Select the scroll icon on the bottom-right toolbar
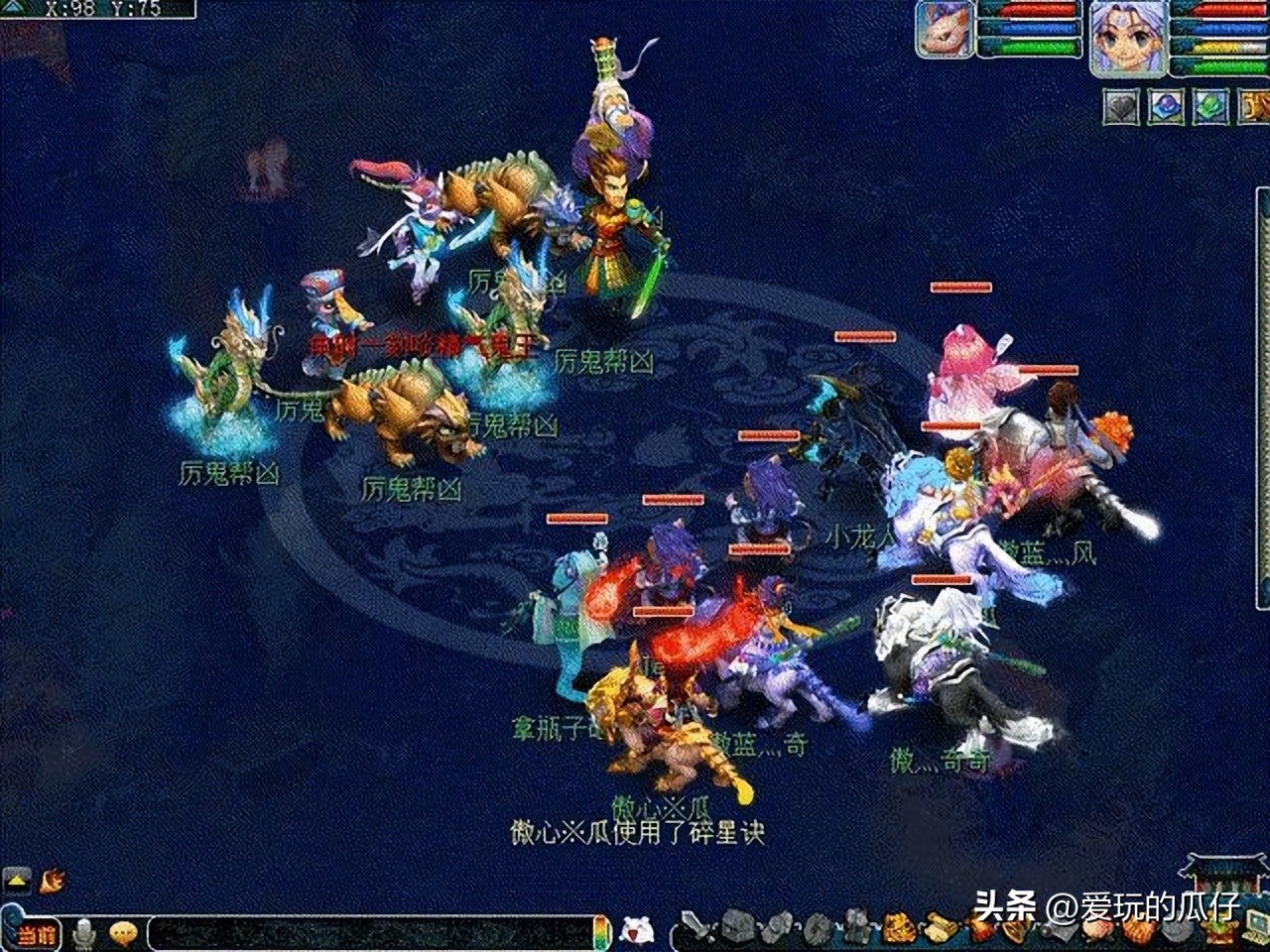 (1060, 932)
